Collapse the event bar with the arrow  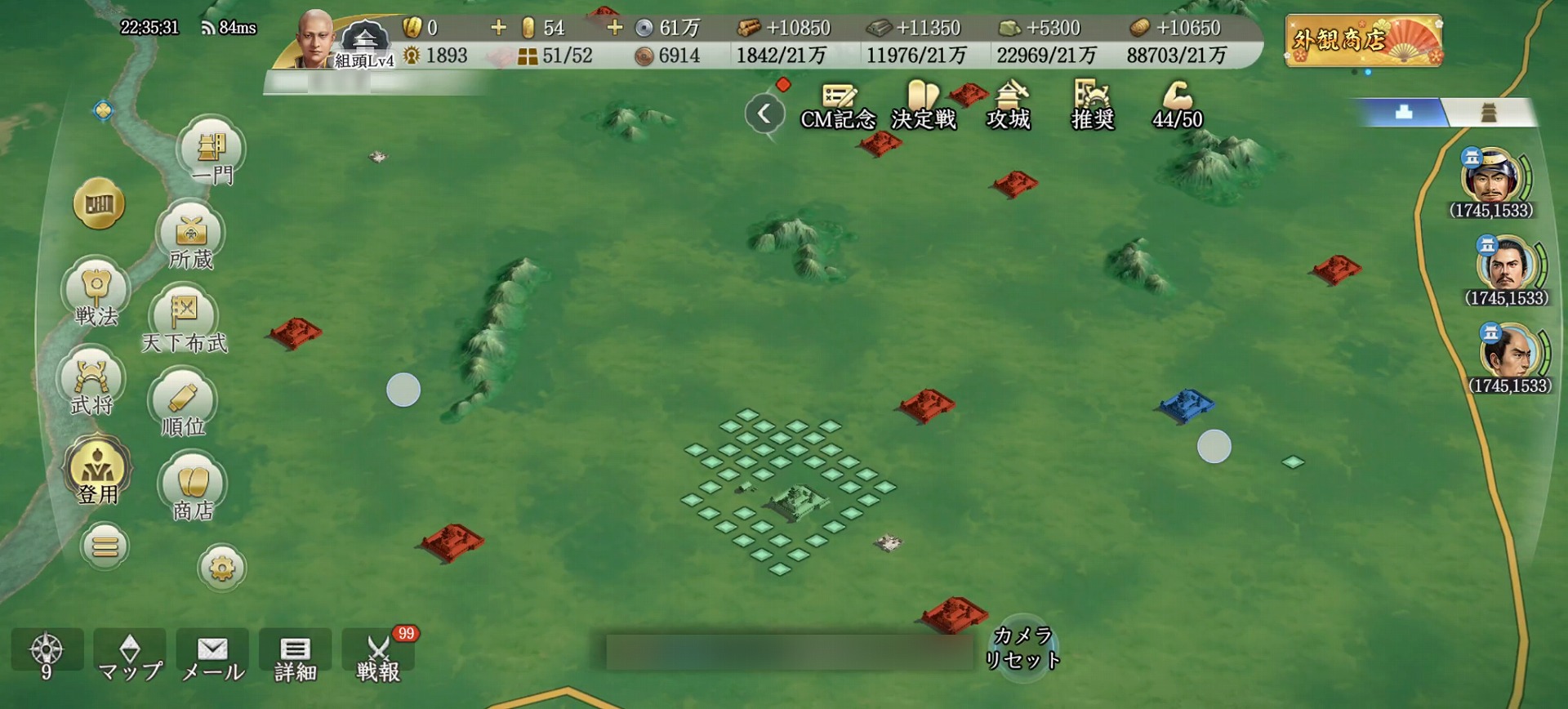tap(764, 114)
